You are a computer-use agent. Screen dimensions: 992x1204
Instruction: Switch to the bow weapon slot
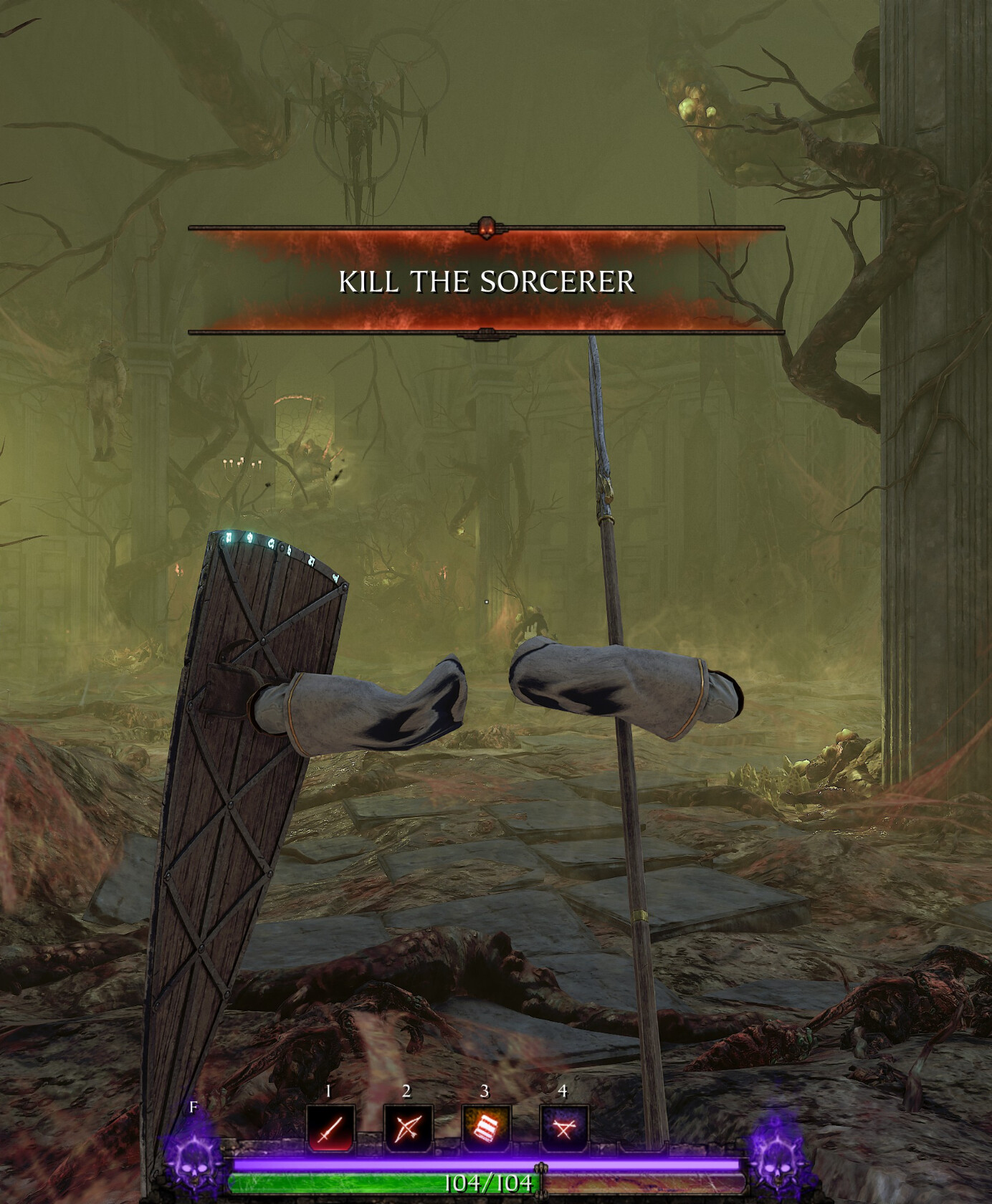[408, 1129]
